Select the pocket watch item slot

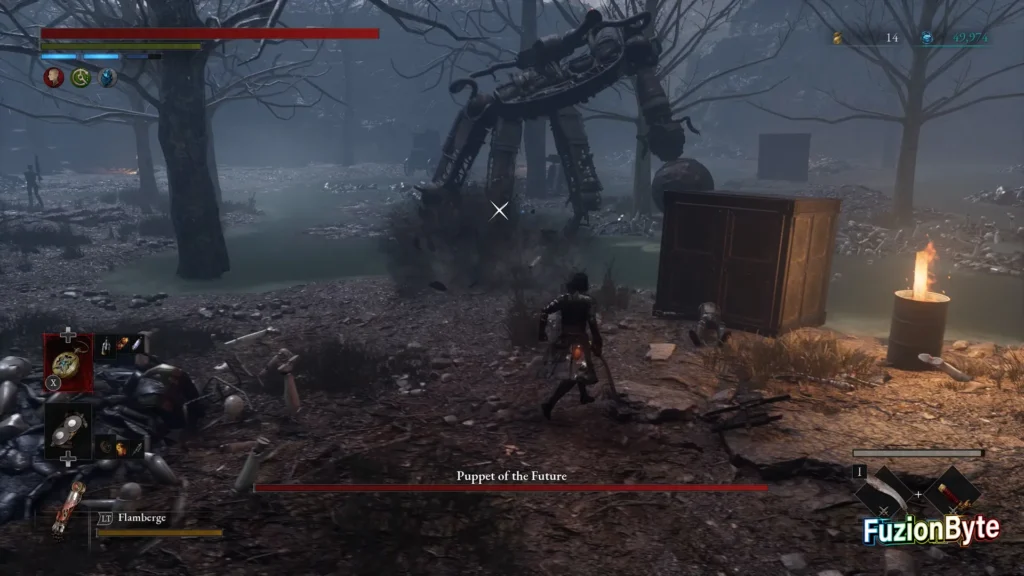(x=68, y=361)
